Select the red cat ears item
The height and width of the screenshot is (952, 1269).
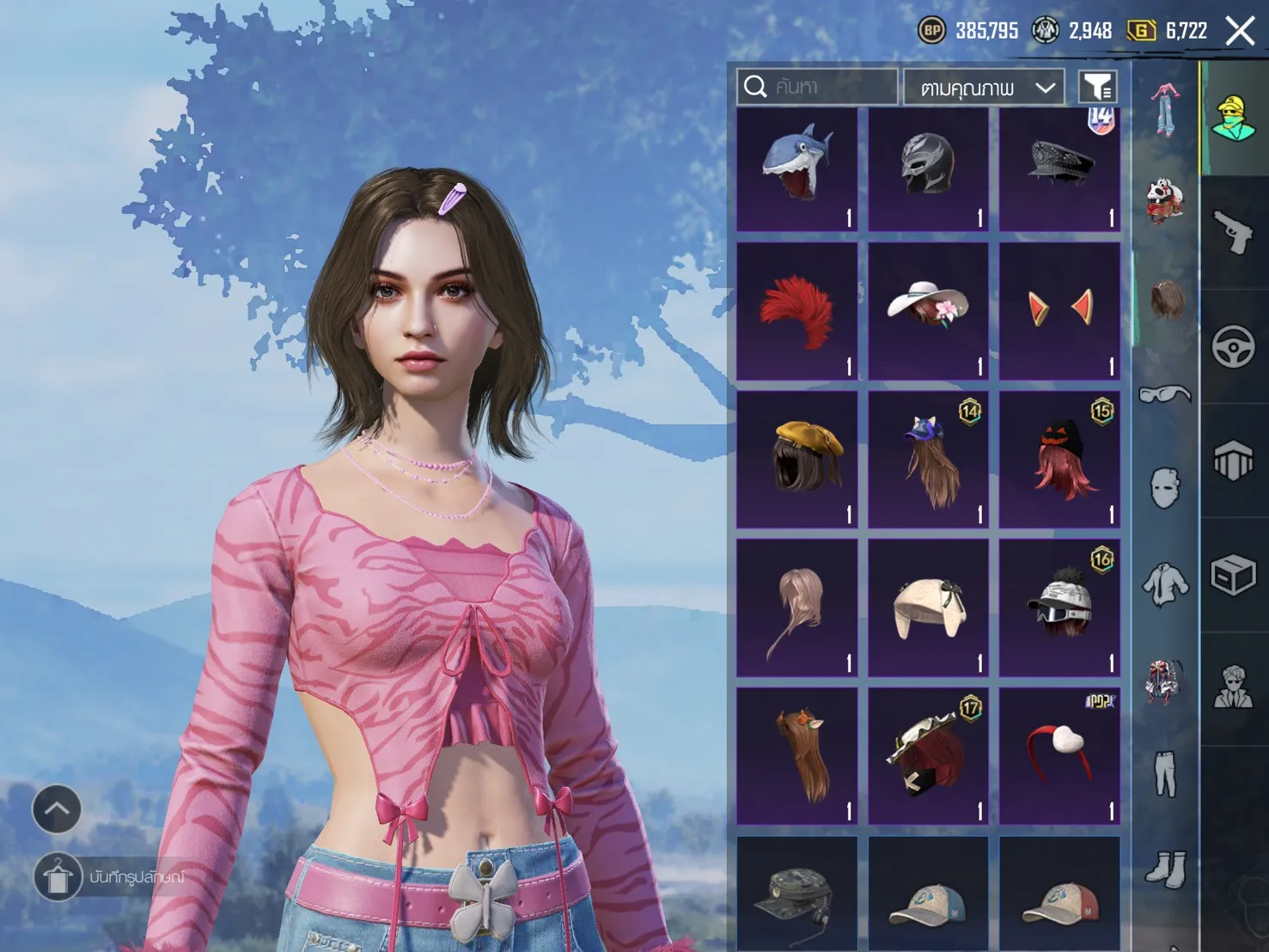tap(1059, 312)
